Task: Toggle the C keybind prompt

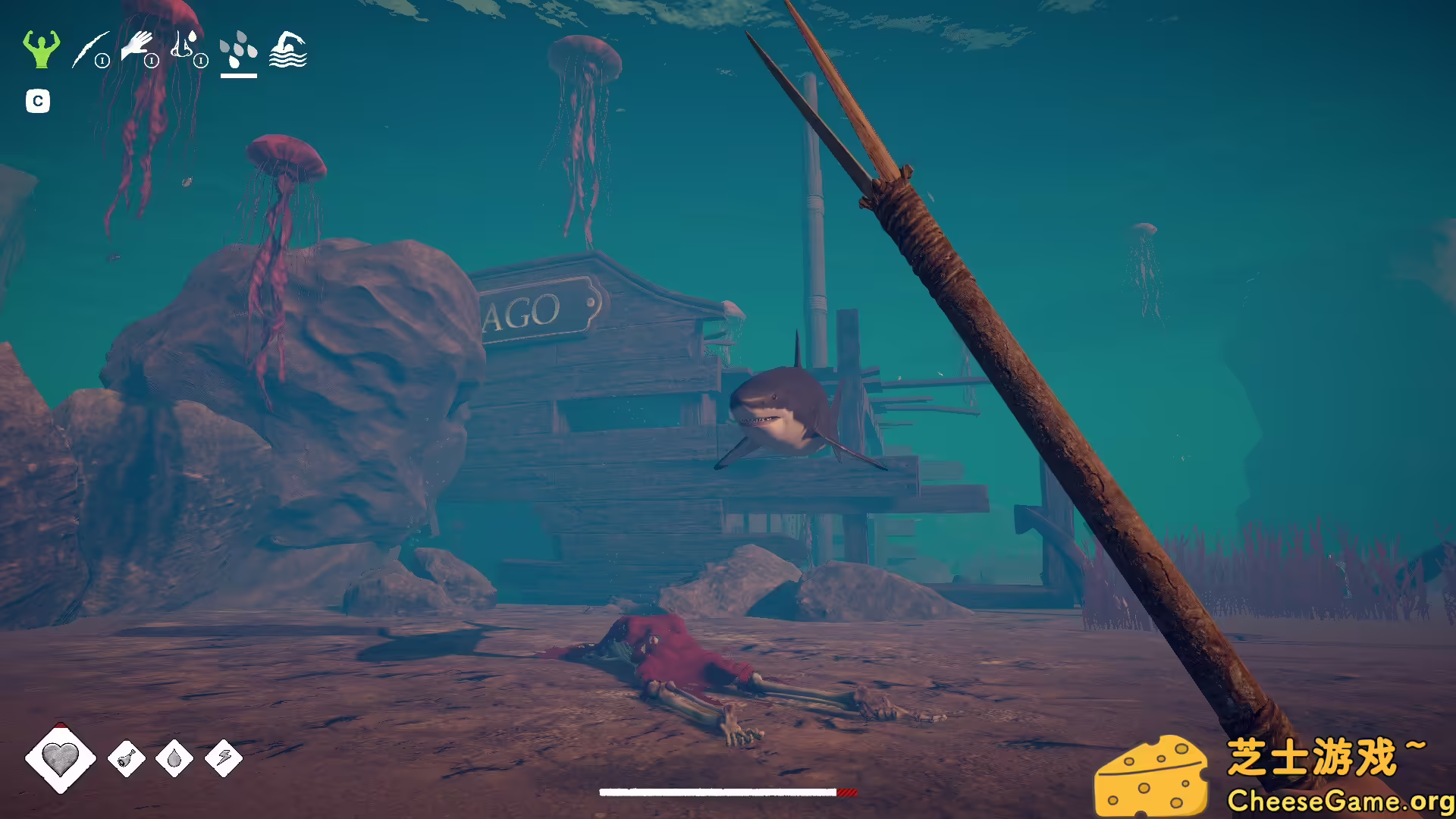Action: [38, 100]
